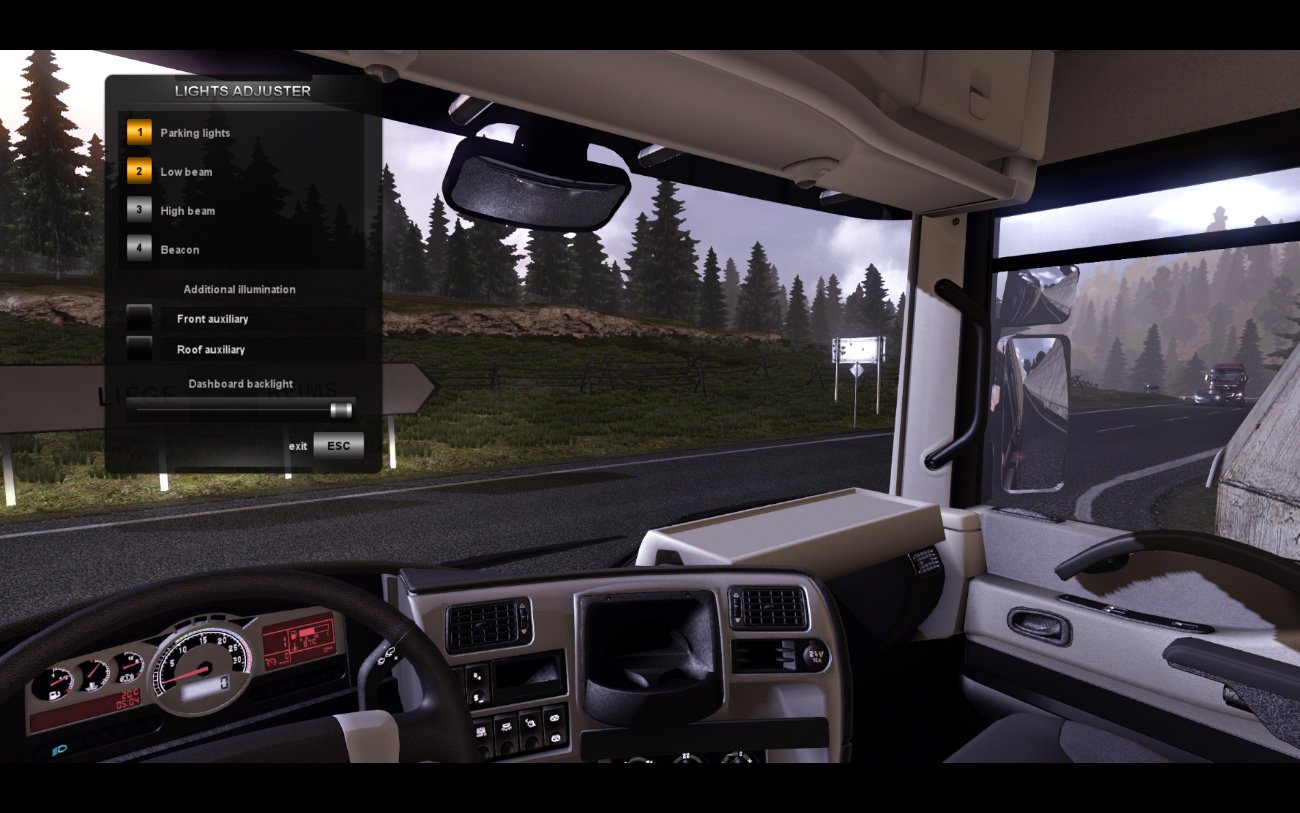
Task: Turn on the High beam lights
Action: 139,211
